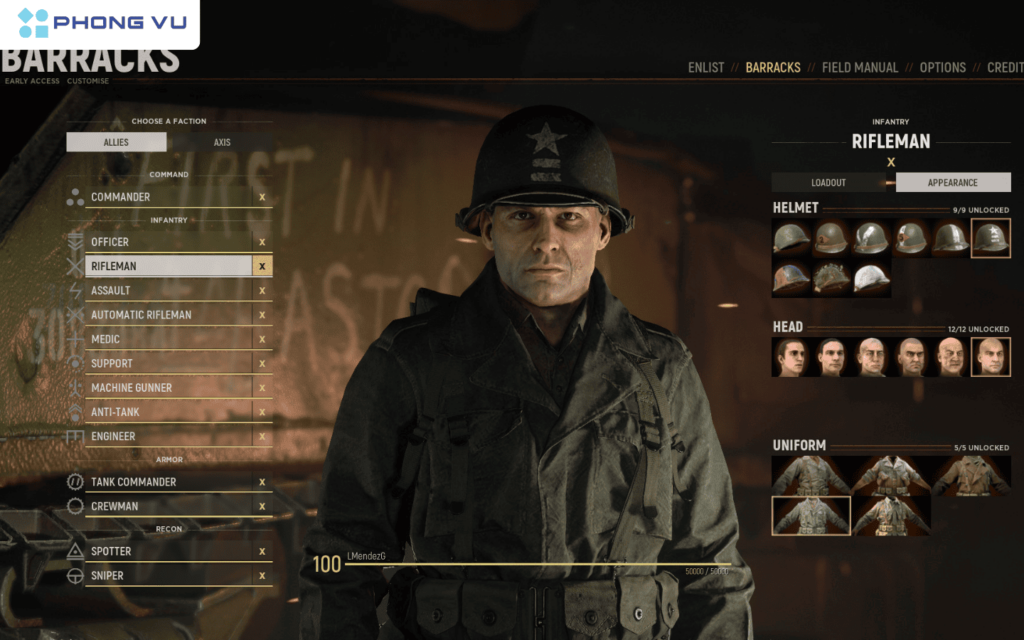Viewport: 1024px width, 640px height.
Task: Choose the Crewman role
Action: 115,507
